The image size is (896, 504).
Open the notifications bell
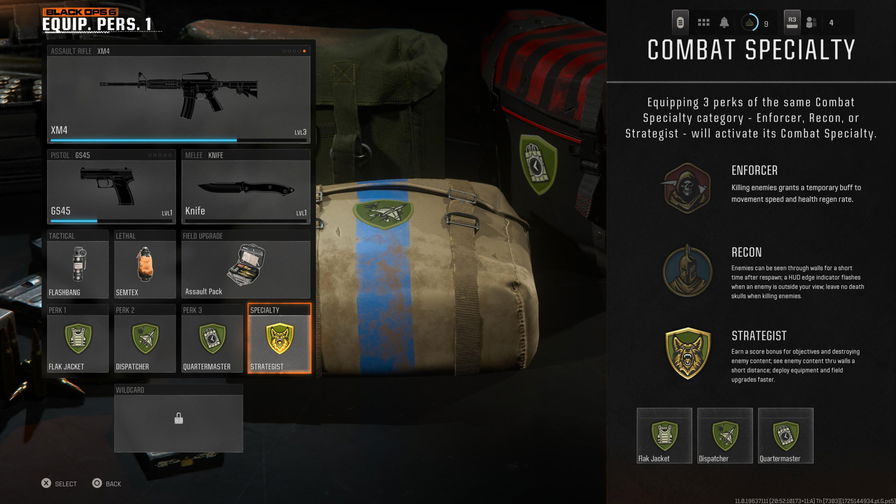click(725, 22)
